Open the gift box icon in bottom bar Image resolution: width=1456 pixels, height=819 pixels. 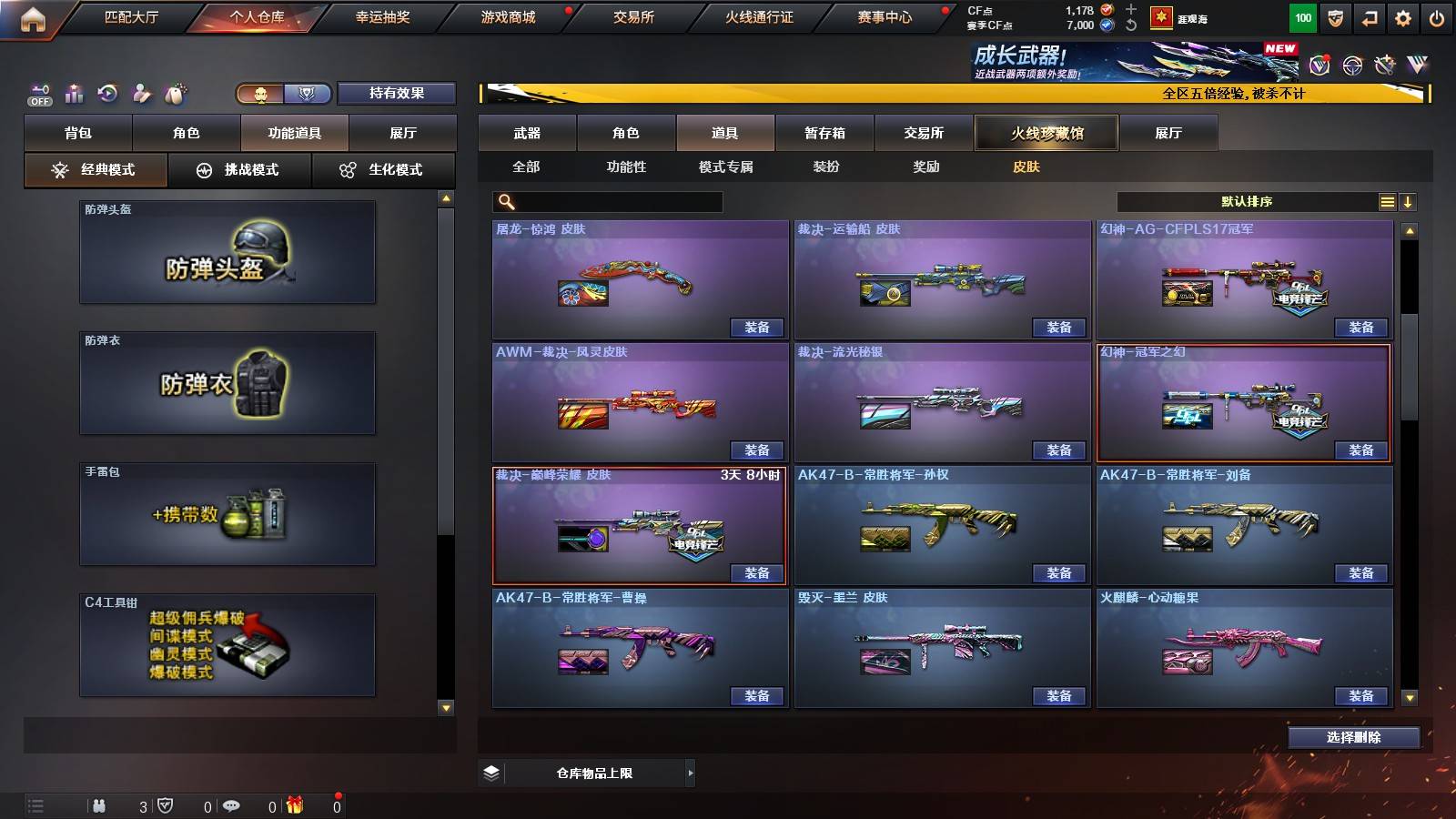[x=293, y=804]
